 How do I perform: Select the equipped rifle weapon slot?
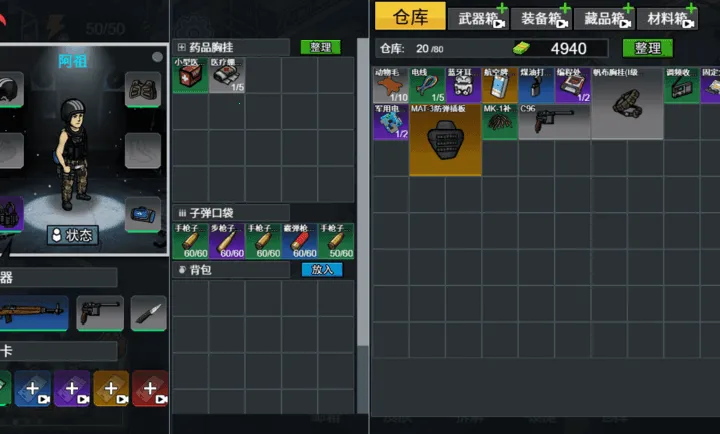click(x=33, y=314)
